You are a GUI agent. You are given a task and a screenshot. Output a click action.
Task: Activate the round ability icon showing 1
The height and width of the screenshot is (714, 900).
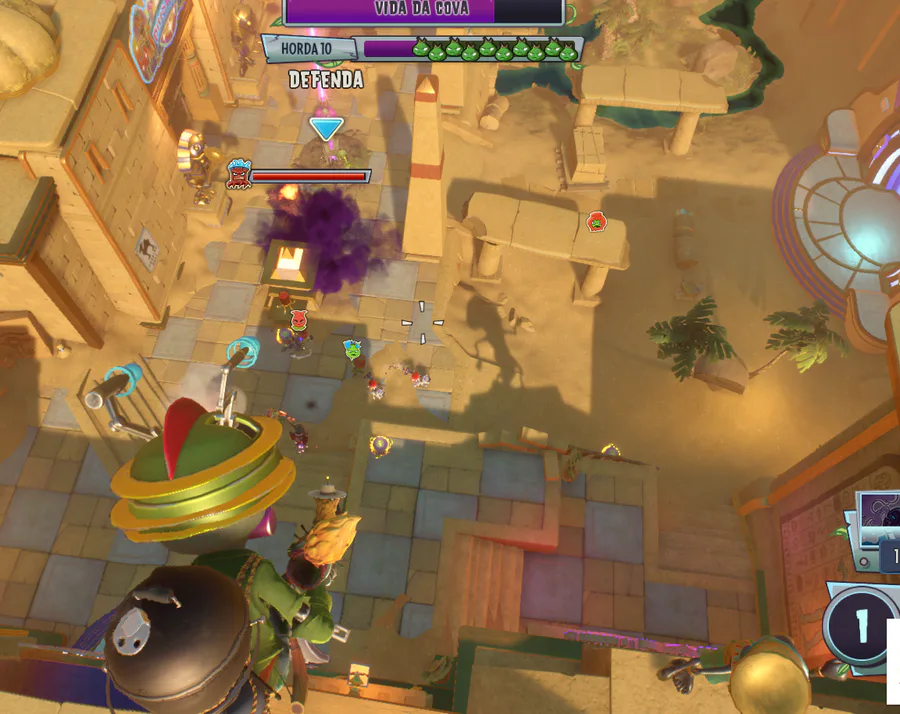pos(859,627)
